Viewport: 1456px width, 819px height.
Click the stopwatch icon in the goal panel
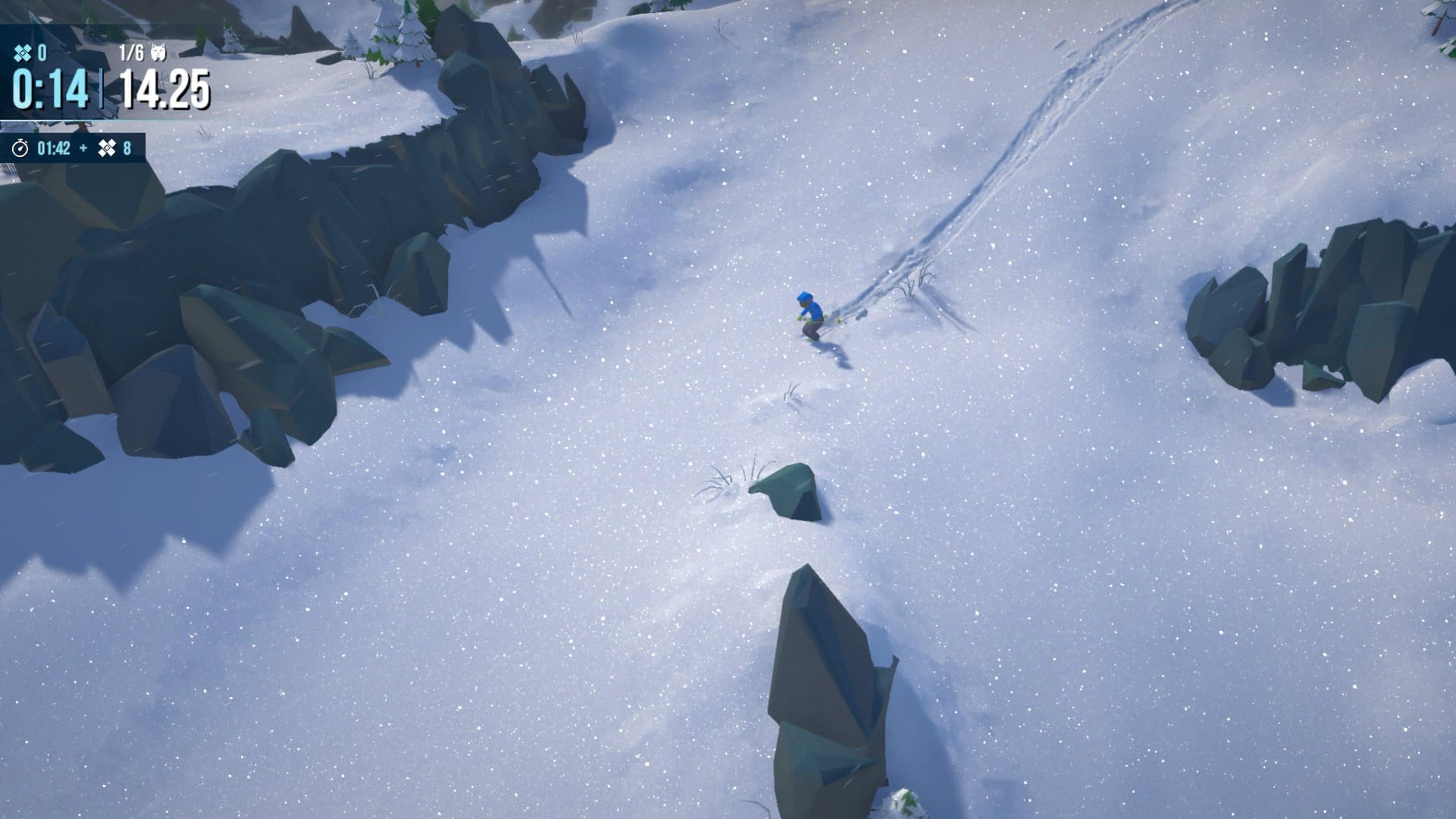(x=20, y=149)
